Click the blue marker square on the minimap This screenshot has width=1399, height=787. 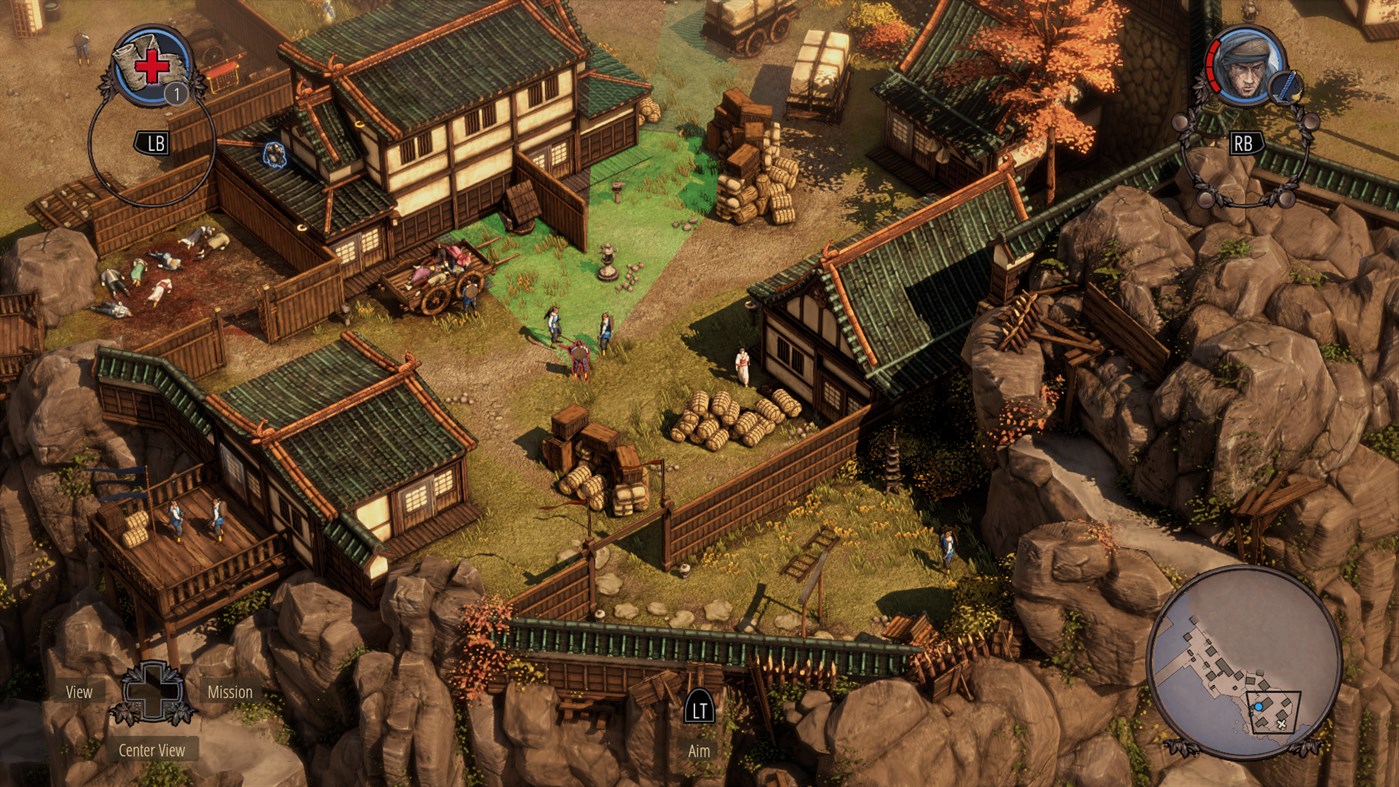pyautogui.click(x=1258, y=706)
